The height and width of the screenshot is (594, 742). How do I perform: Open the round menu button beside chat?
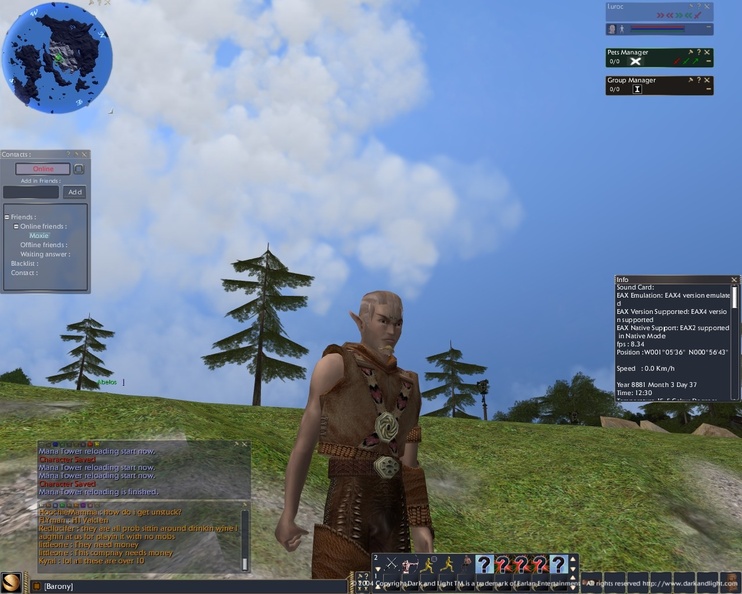click(13, 583)
